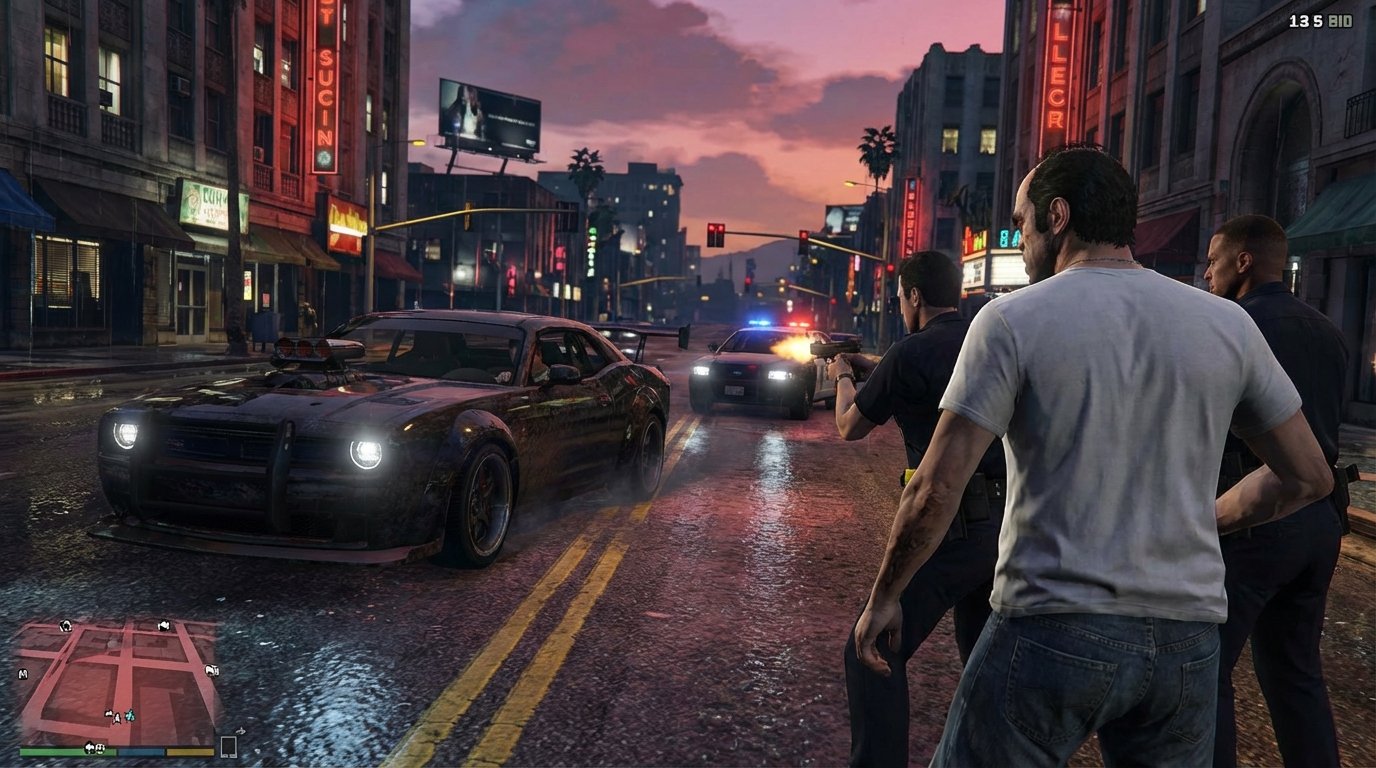Select the yellow armor bar segment
The height and width of the screenshot is (768, 1376).
click(x=190, y=751)
